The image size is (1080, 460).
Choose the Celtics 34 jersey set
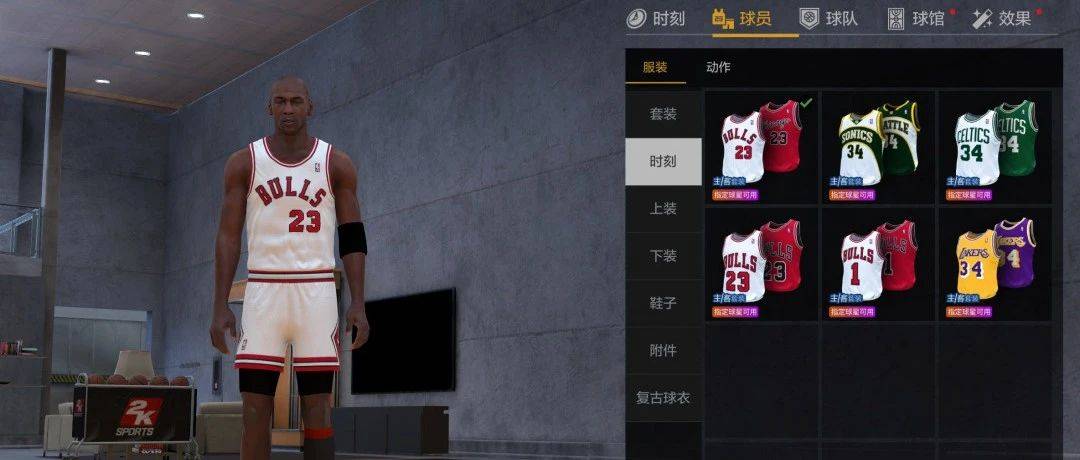[x=995, y=147]
